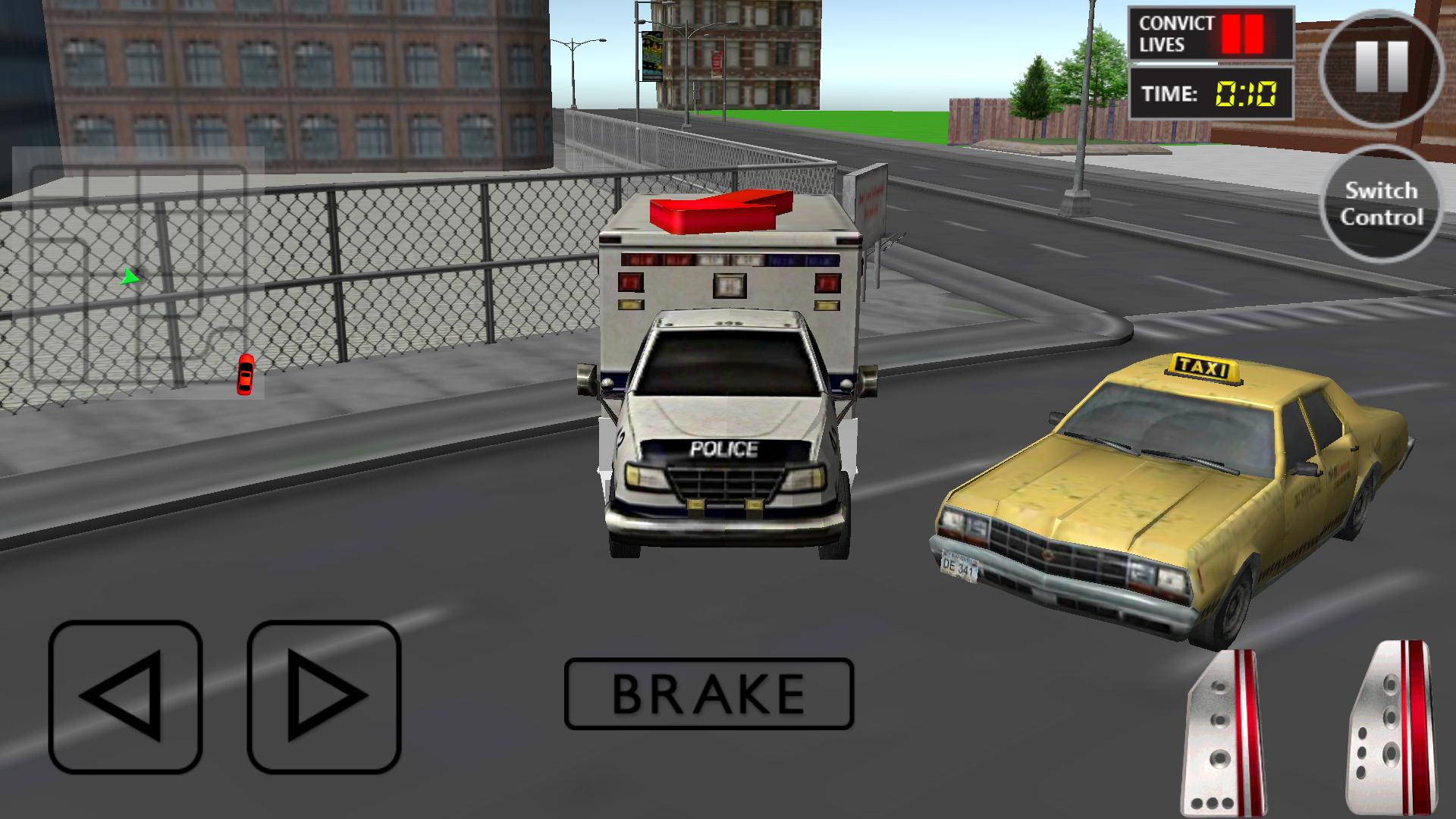Check the CONVICT LIVES indicator

1177,33
